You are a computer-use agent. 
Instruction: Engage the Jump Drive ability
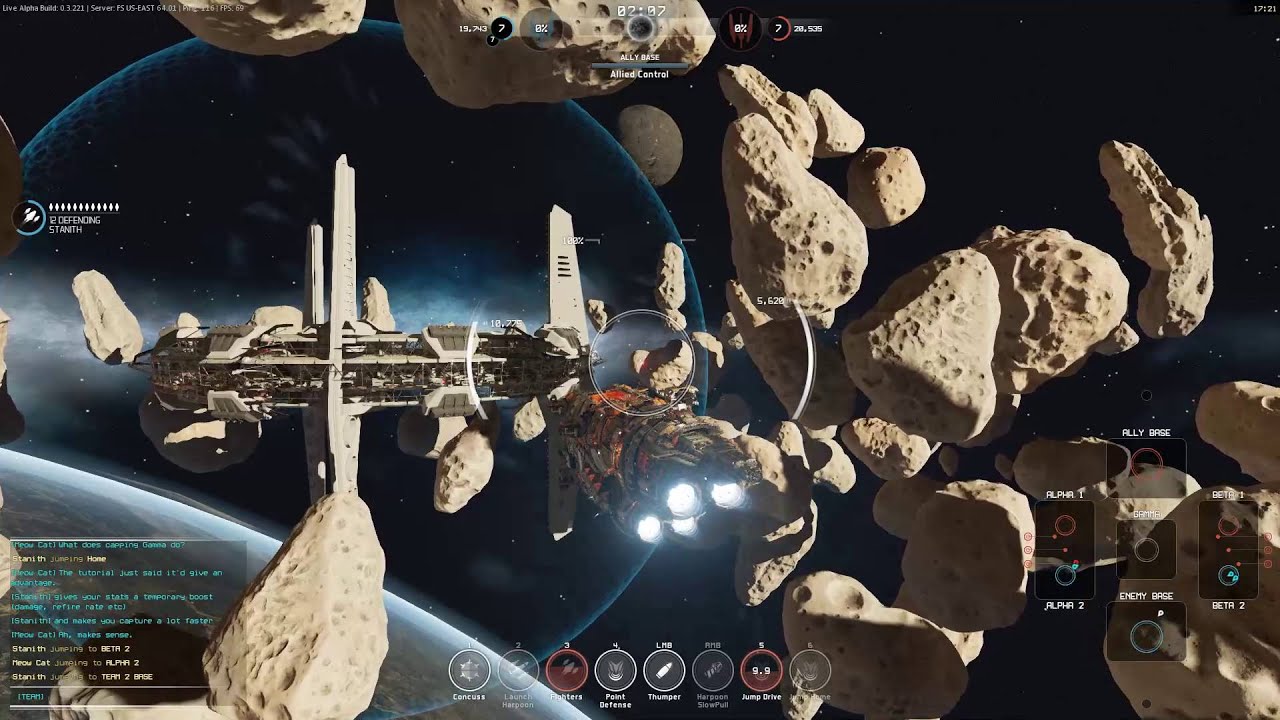pos(761,670)
